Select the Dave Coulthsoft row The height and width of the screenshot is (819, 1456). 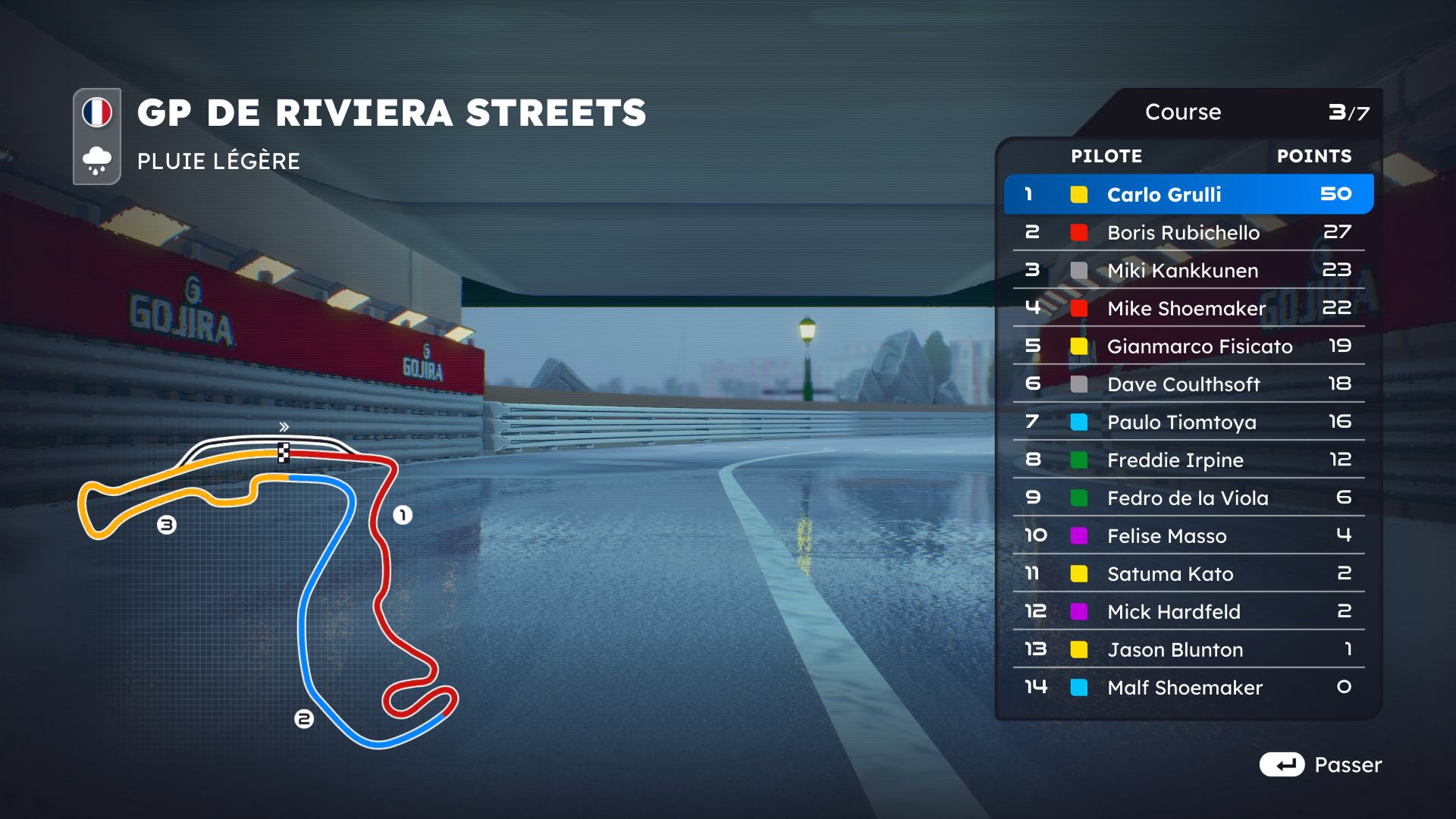1188,384
